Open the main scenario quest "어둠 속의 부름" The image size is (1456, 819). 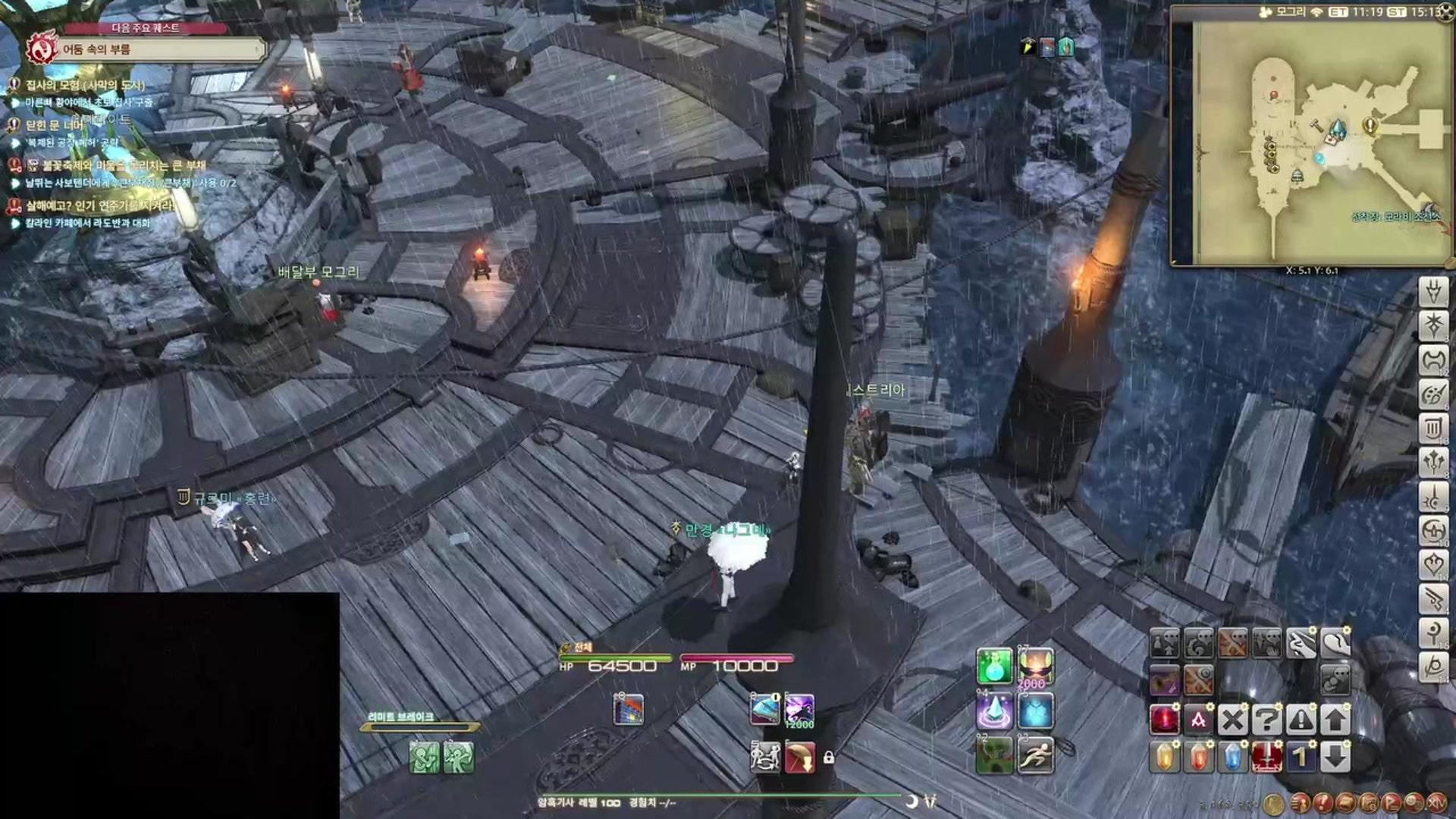tap(159, 49)
